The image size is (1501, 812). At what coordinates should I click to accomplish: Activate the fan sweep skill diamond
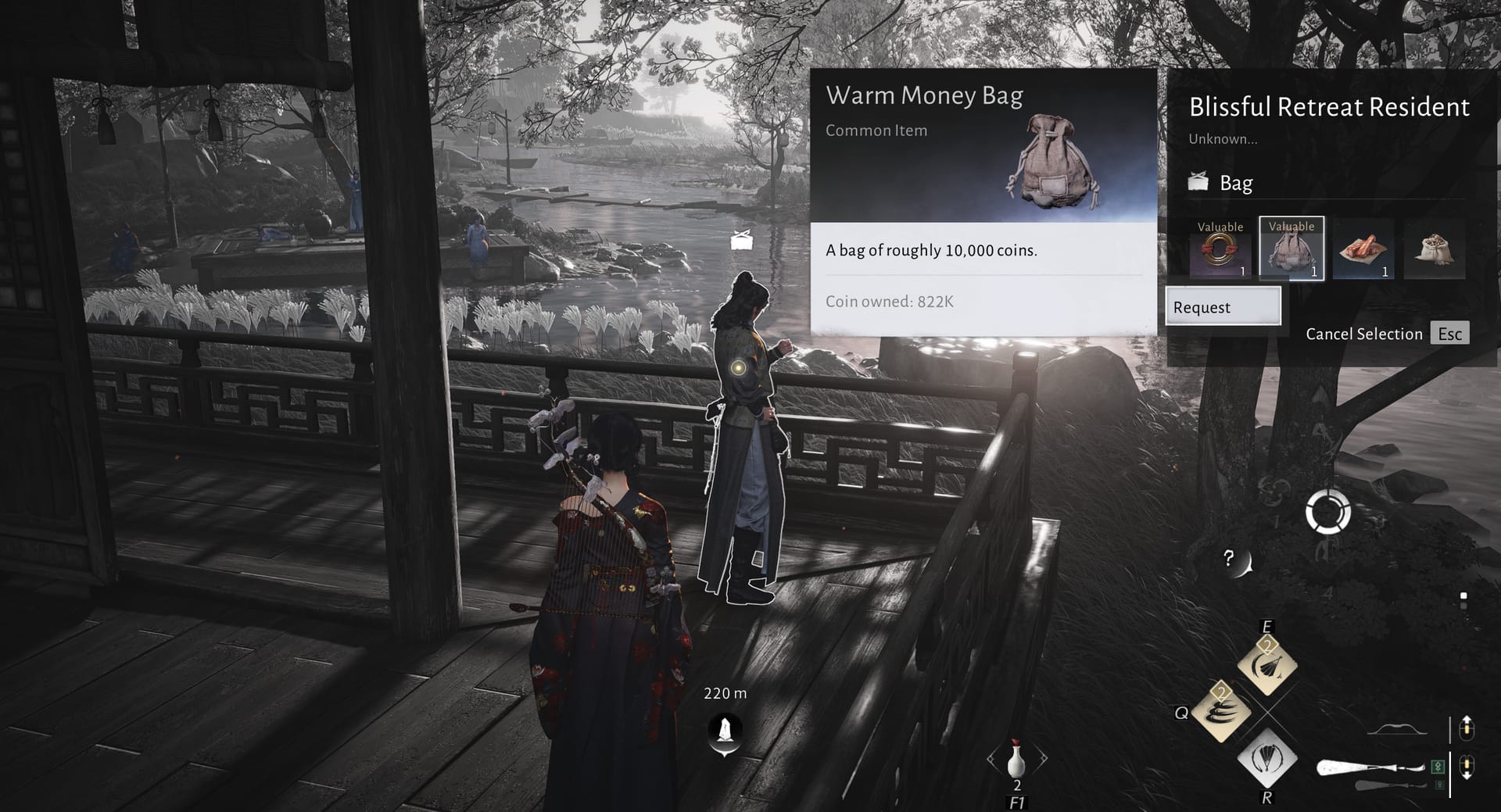[x=1267, y=665]
